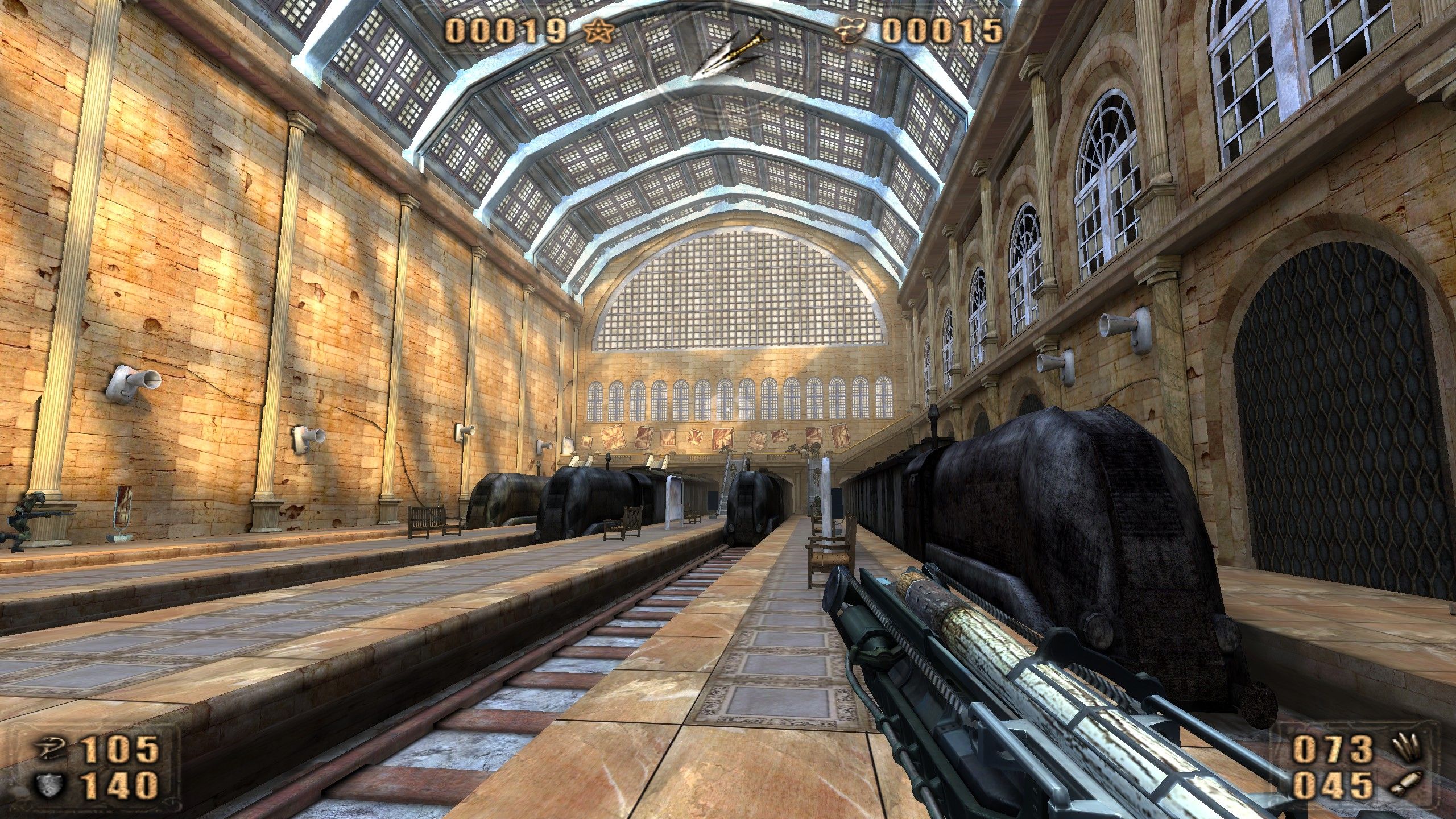
Task: Select the kill score counter 00019
Action: 506,28
